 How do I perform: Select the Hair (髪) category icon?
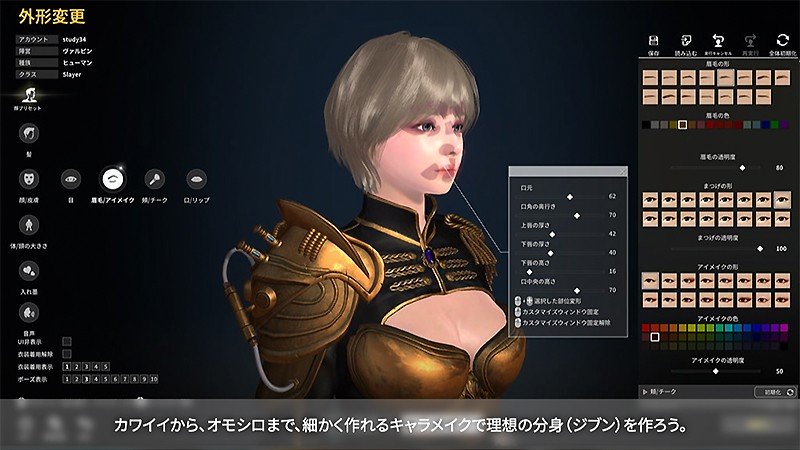30,133
